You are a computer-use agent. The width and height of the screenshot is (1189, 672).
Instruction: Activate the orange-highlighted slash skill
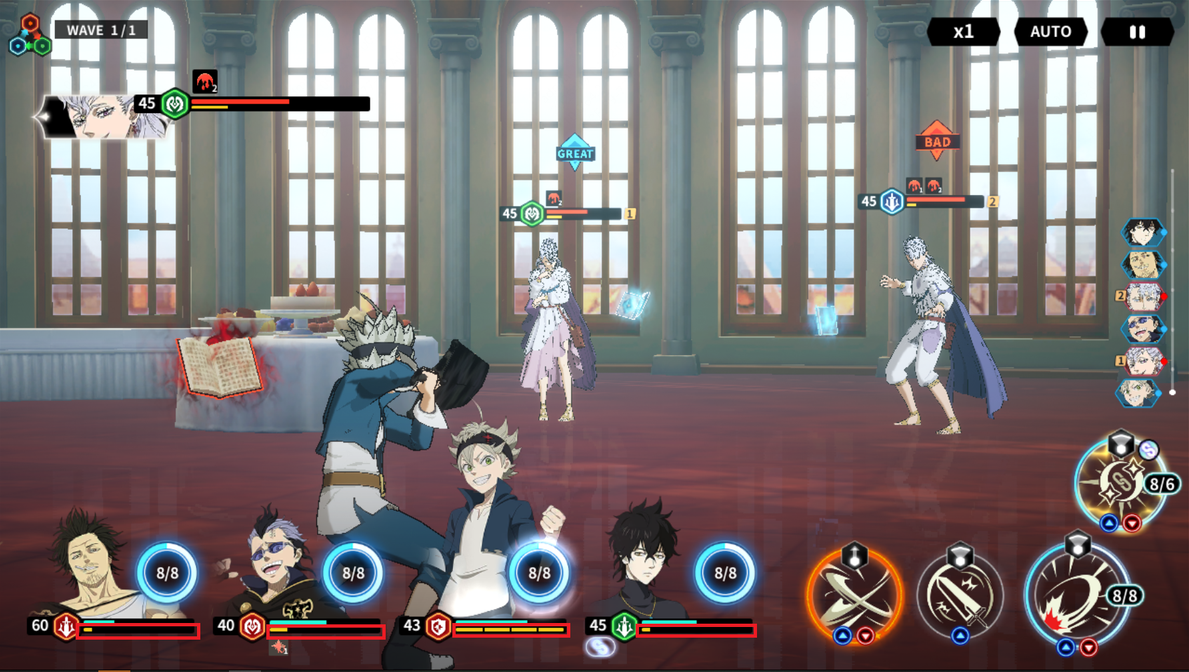point(854,595)
